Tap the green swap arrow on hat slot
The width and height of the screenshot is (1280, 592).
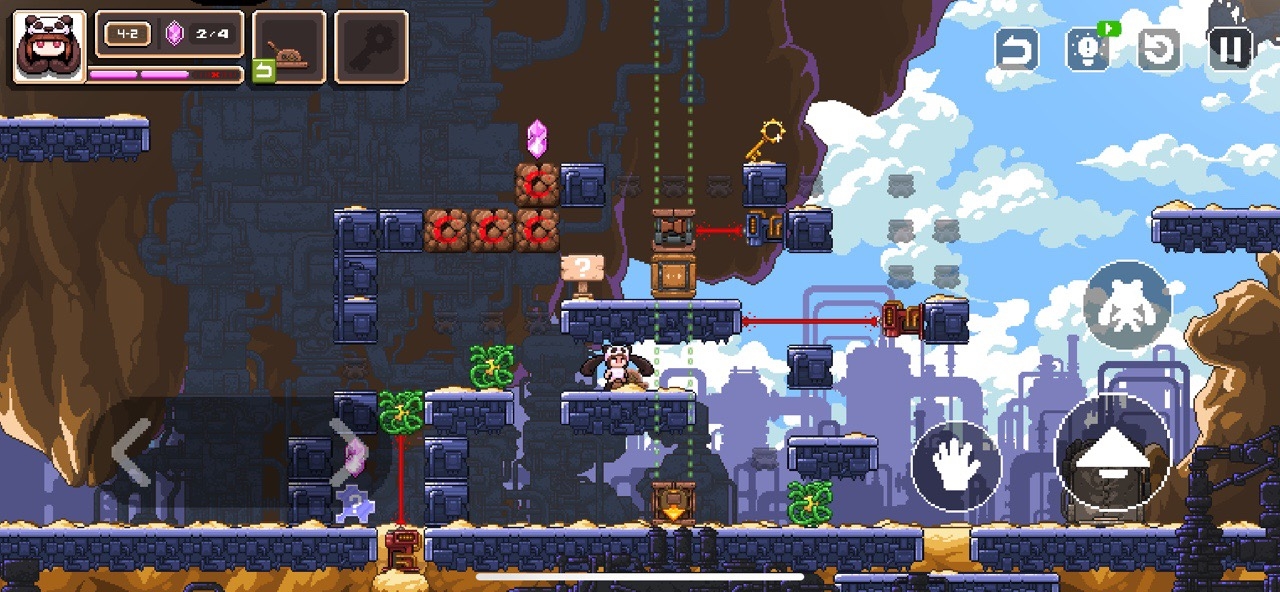(263, 71)
